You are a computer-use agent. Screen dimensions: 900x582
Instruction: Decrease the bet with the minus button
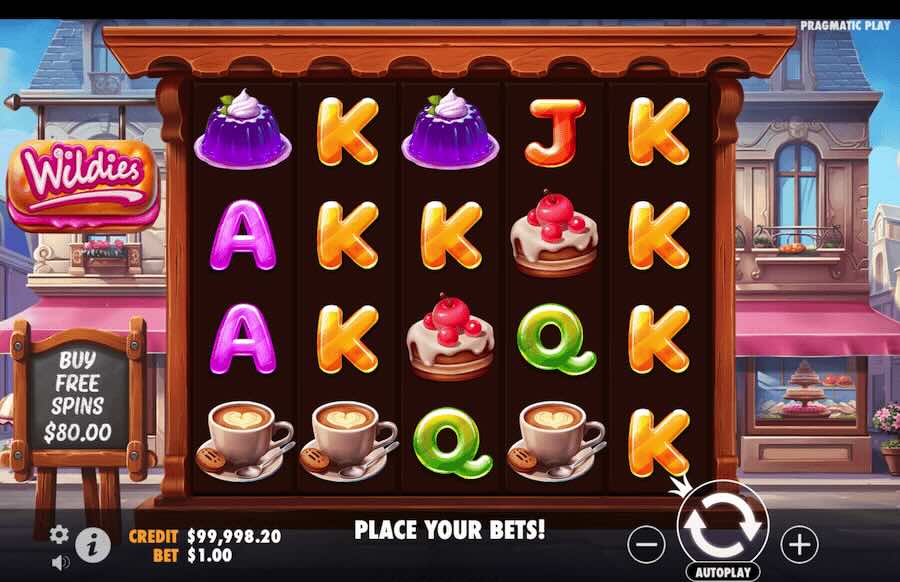[648, 544]
